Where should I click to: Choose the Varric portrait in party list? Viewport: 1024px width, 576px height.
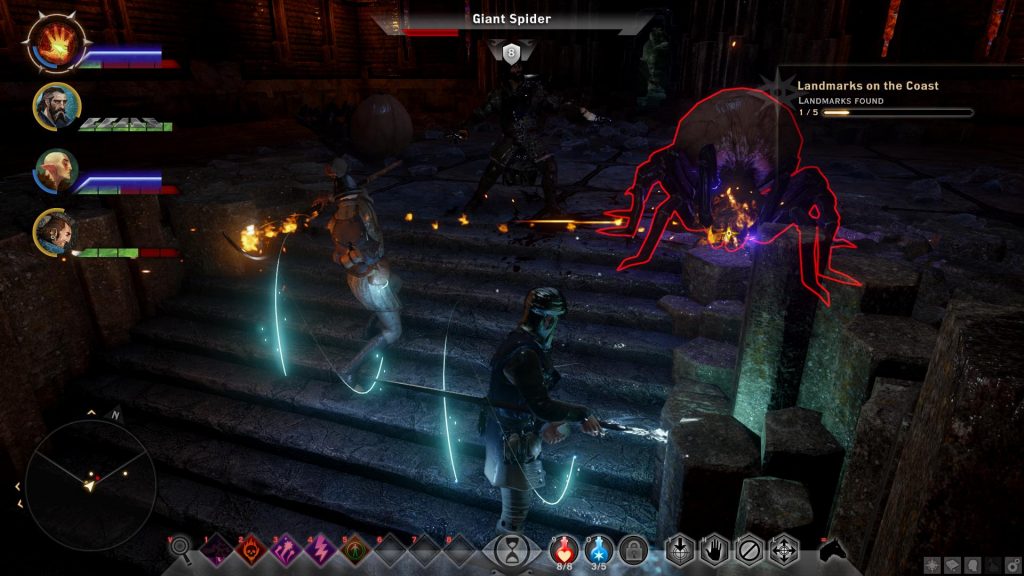pos(55,232)
